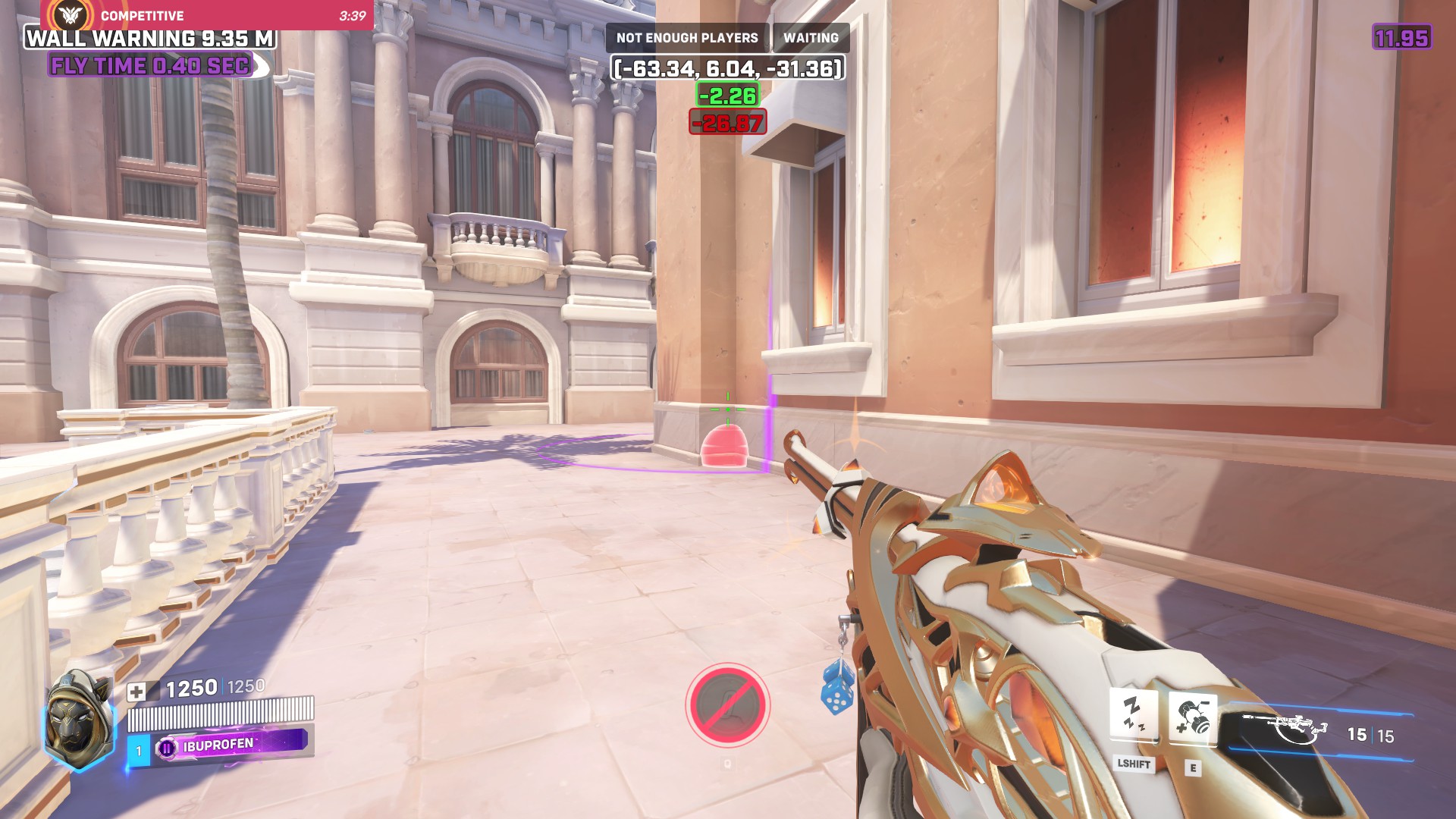1456x819 pixels.
Task: Open the Competitive mode emblem
Action: coord(72,14)
